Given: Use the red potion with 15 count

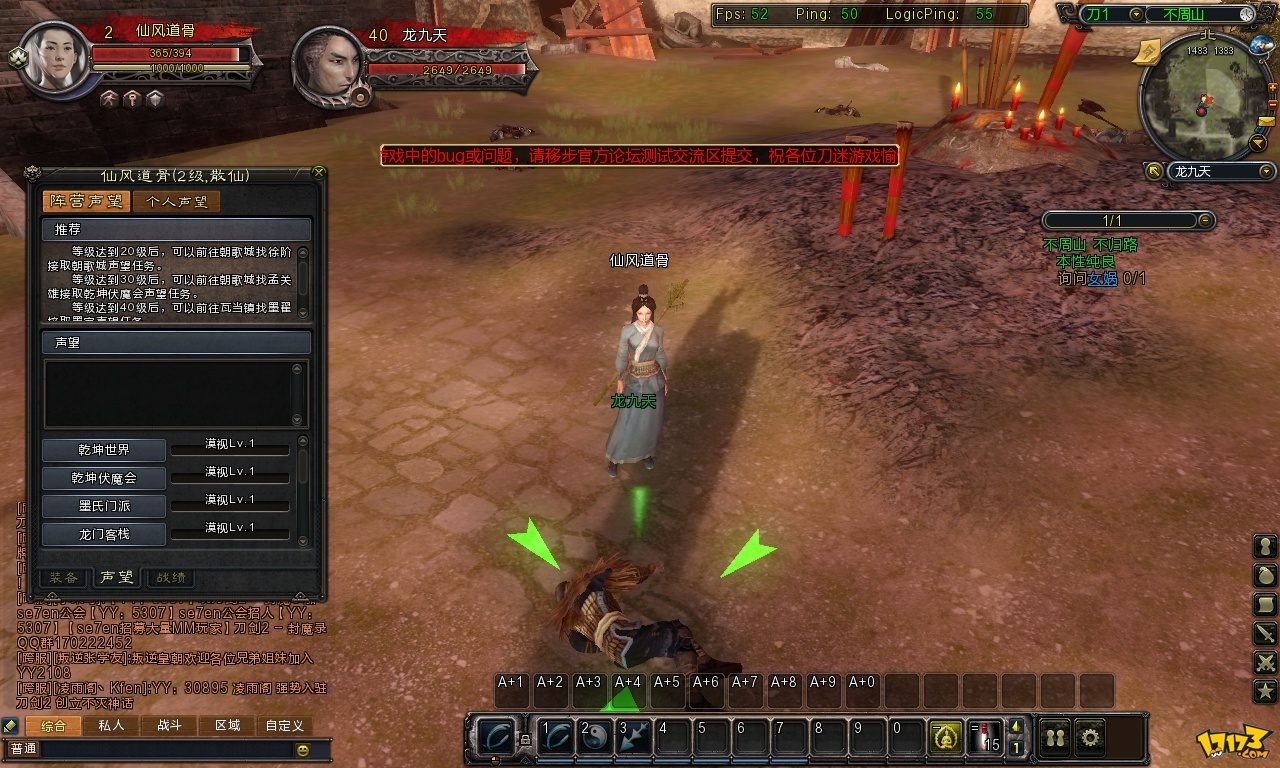Looking at the screenshot, I should (986, 738).
